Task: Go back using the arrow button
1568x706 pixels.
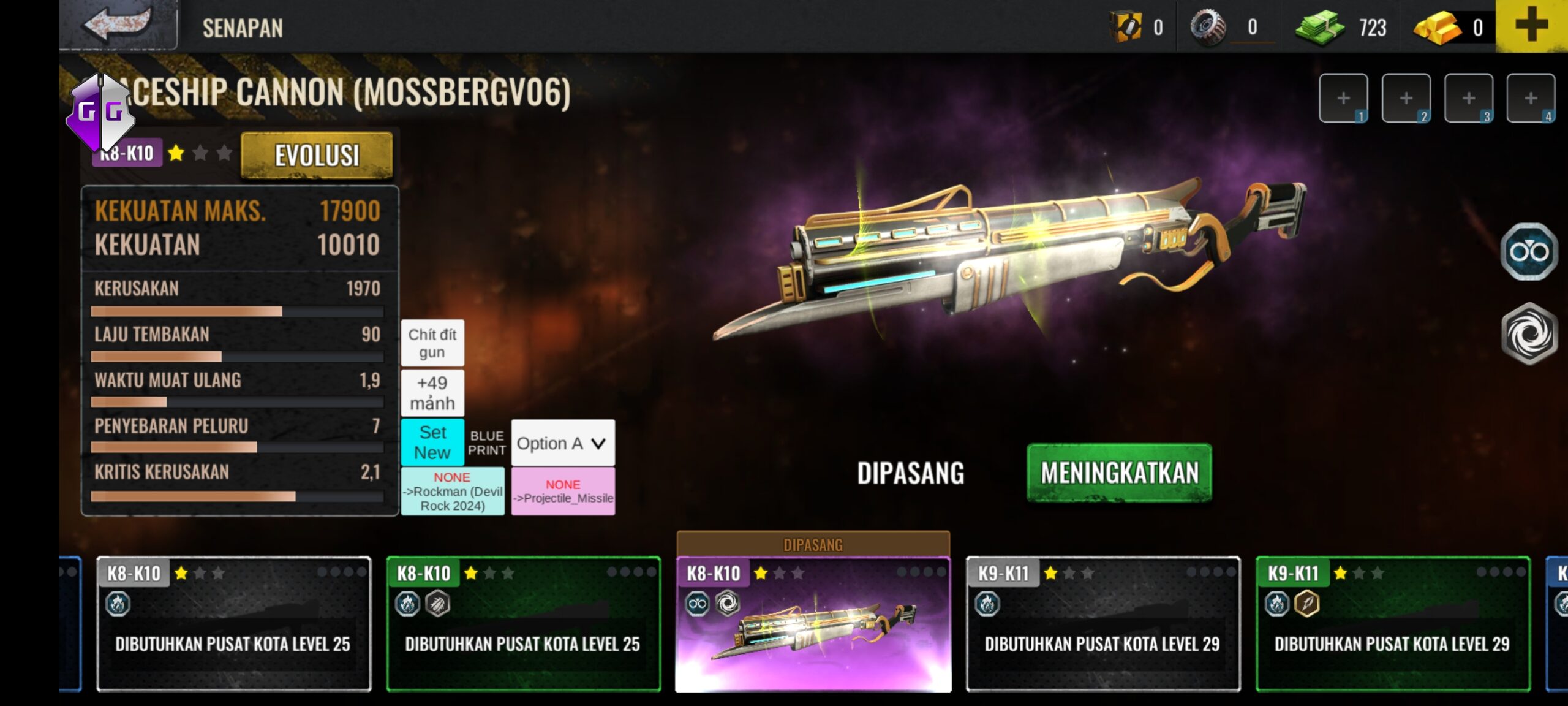Action: pos(118,25)
